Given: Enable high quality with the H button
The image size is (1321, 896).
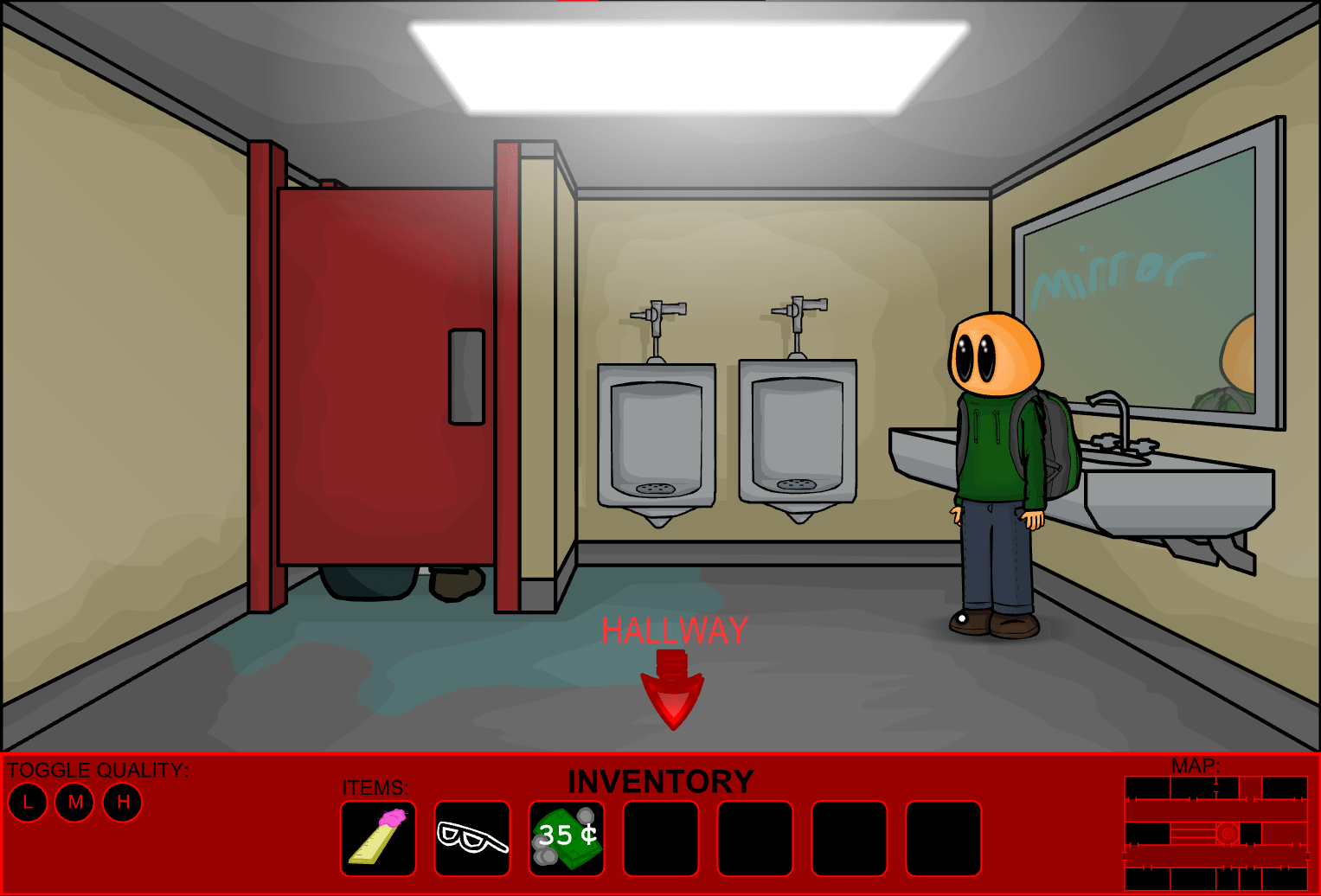Looking at the screenshot, I should tap(122, 802).
